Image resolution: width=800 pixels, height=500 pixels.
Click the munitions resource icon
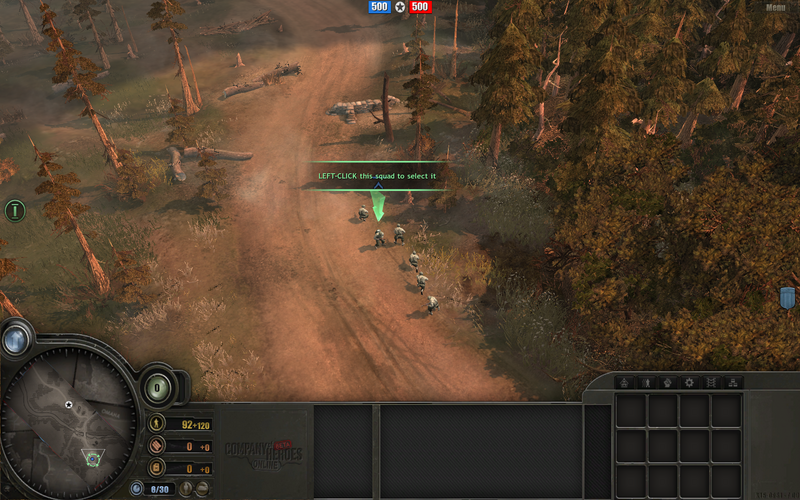[156, 447]
